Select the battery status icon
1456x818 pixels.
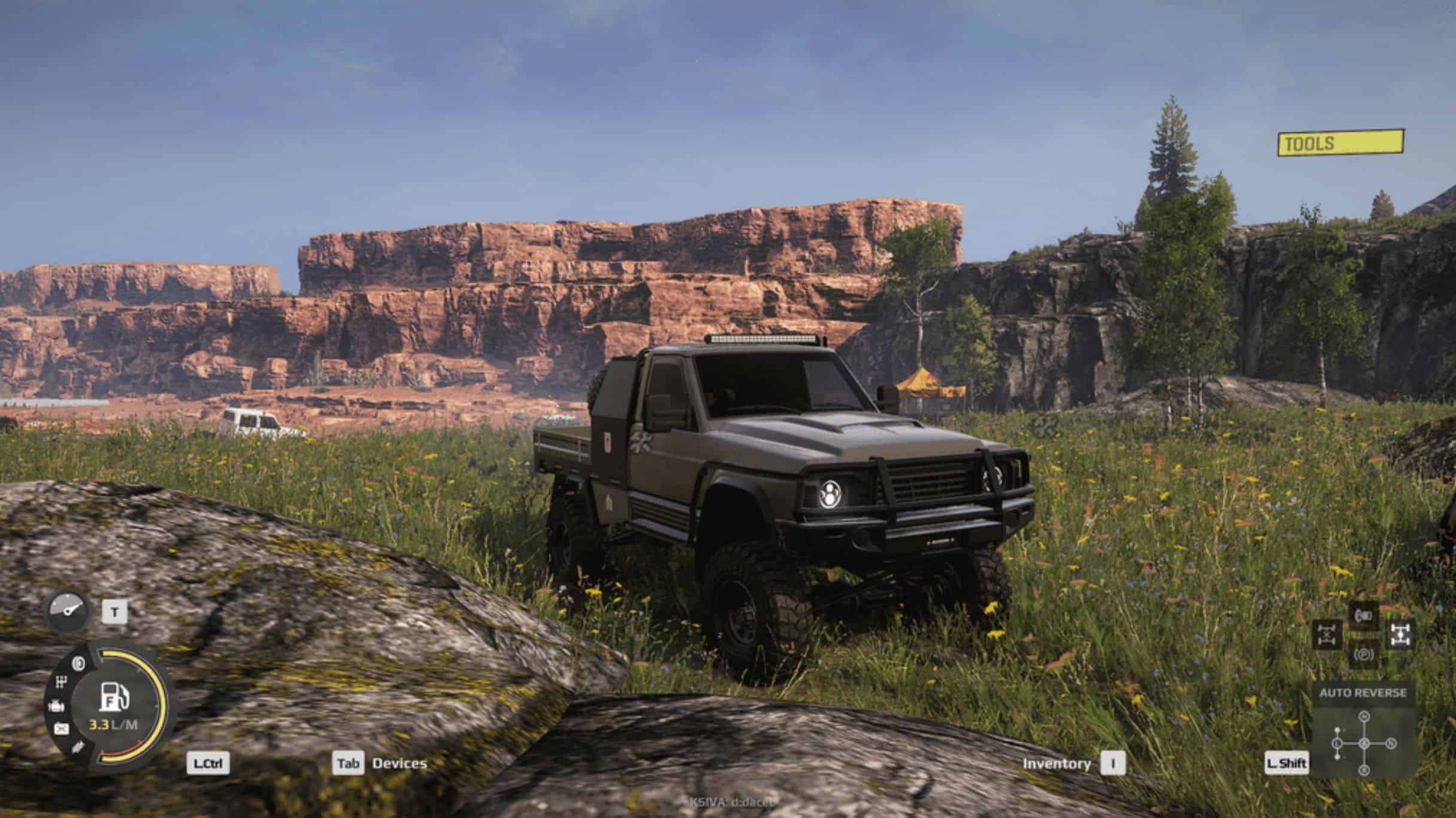click(61, 729)
